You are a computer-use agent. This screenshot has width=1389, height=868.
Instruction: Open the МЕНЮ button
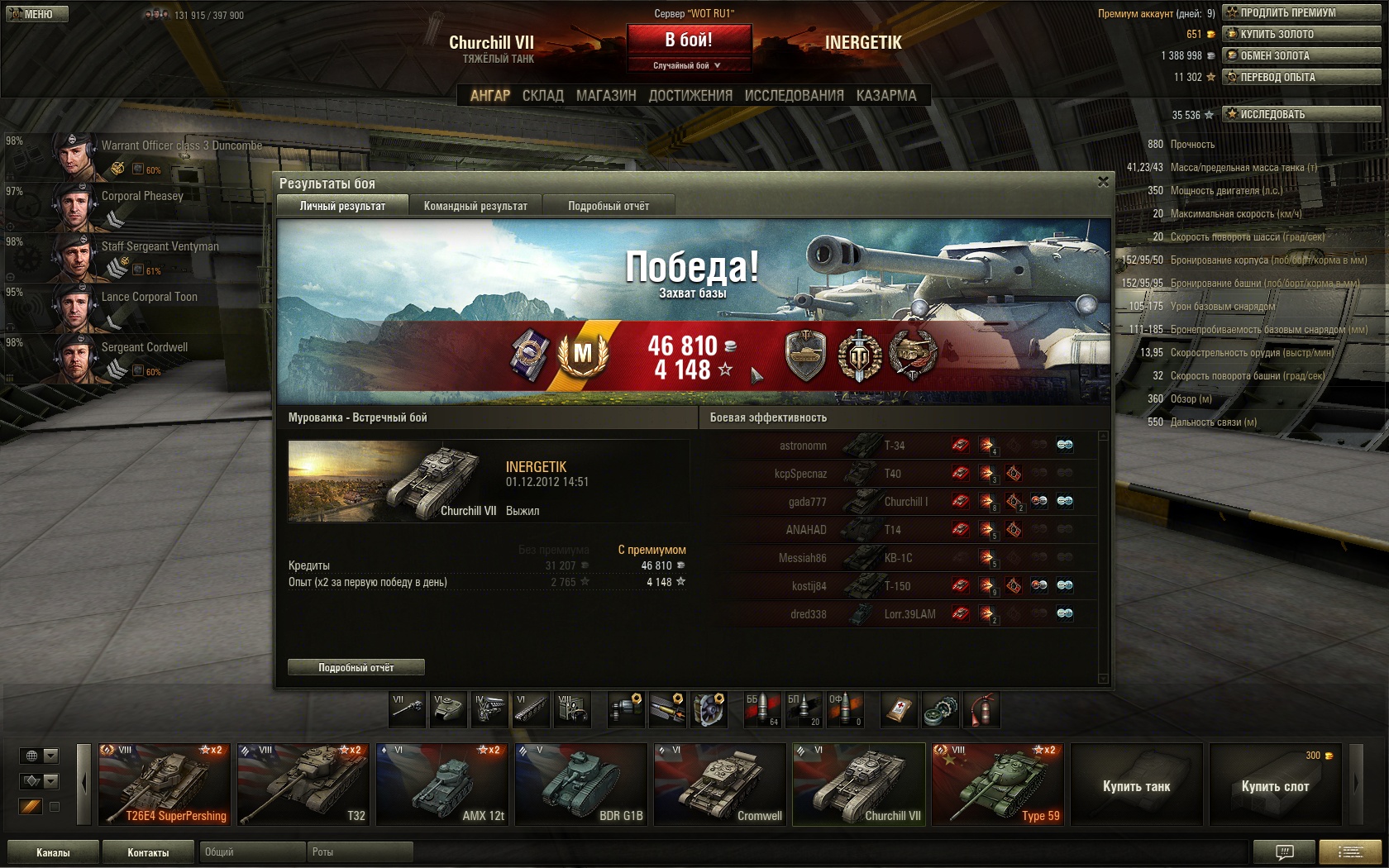click(36, 14)
